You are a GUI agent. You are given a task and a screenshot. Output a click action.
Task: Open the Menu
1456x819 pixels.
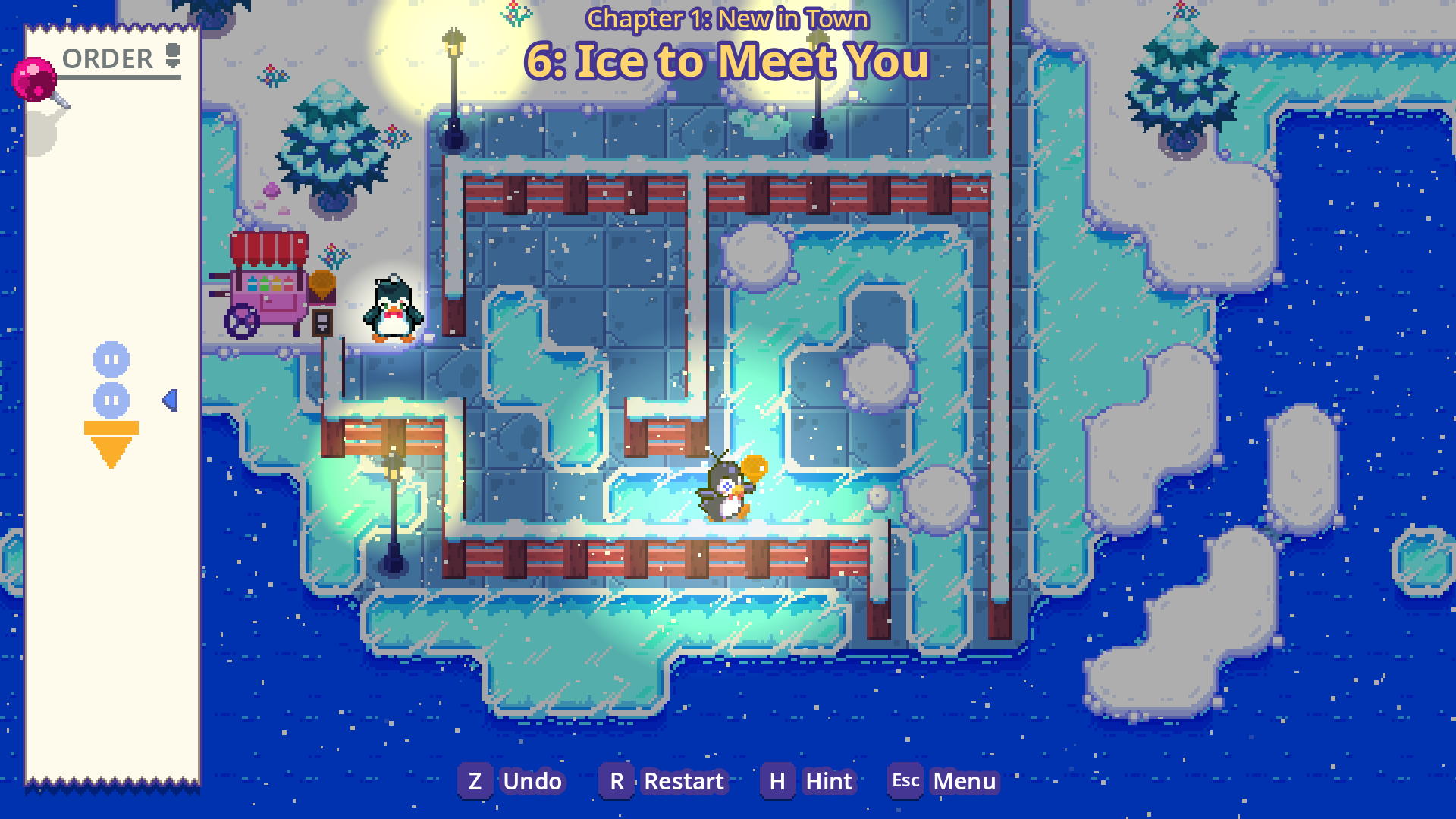(944, 781)
